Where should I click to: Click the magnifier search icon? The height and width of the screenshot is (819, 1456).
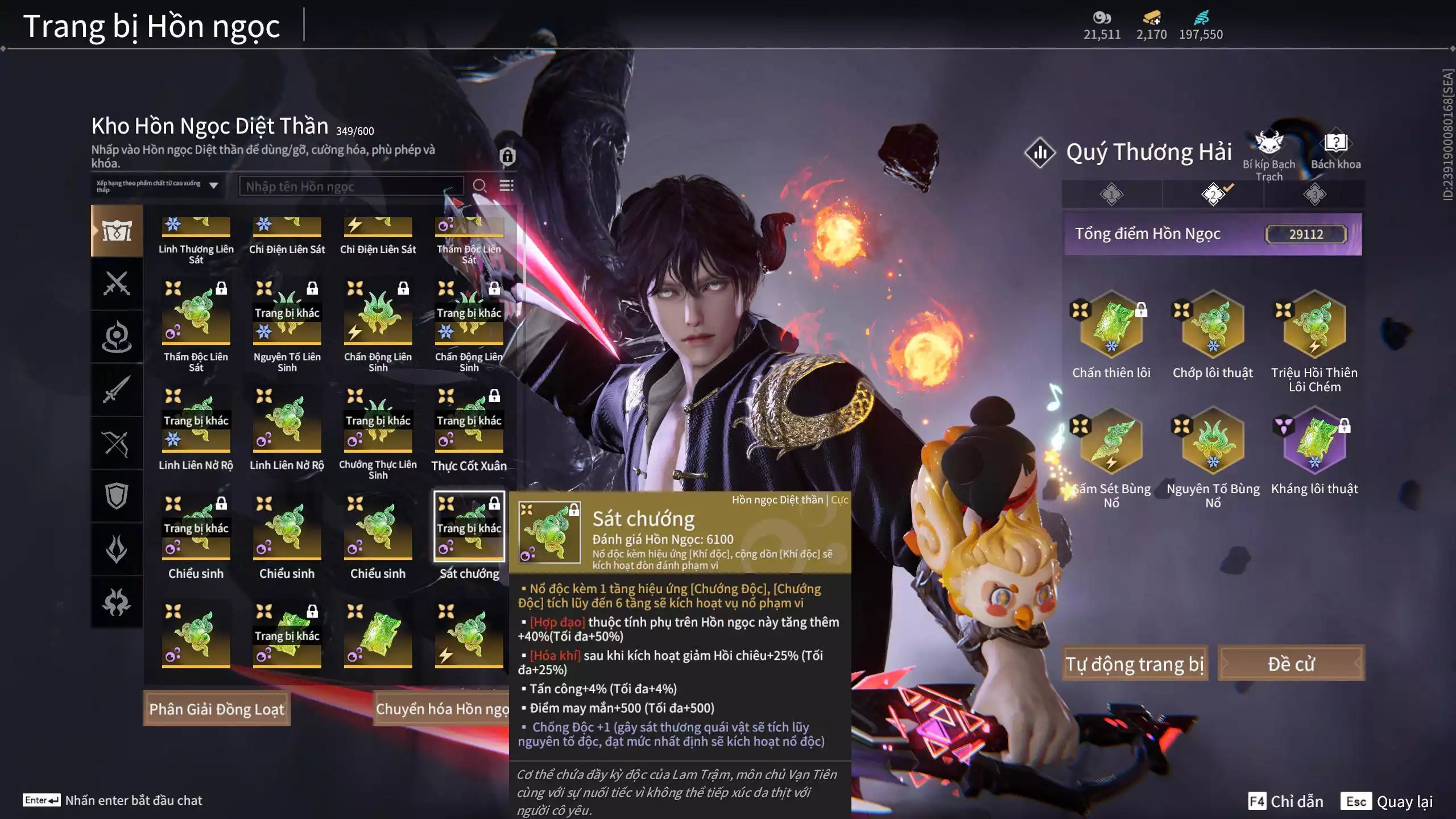(479, 186)
